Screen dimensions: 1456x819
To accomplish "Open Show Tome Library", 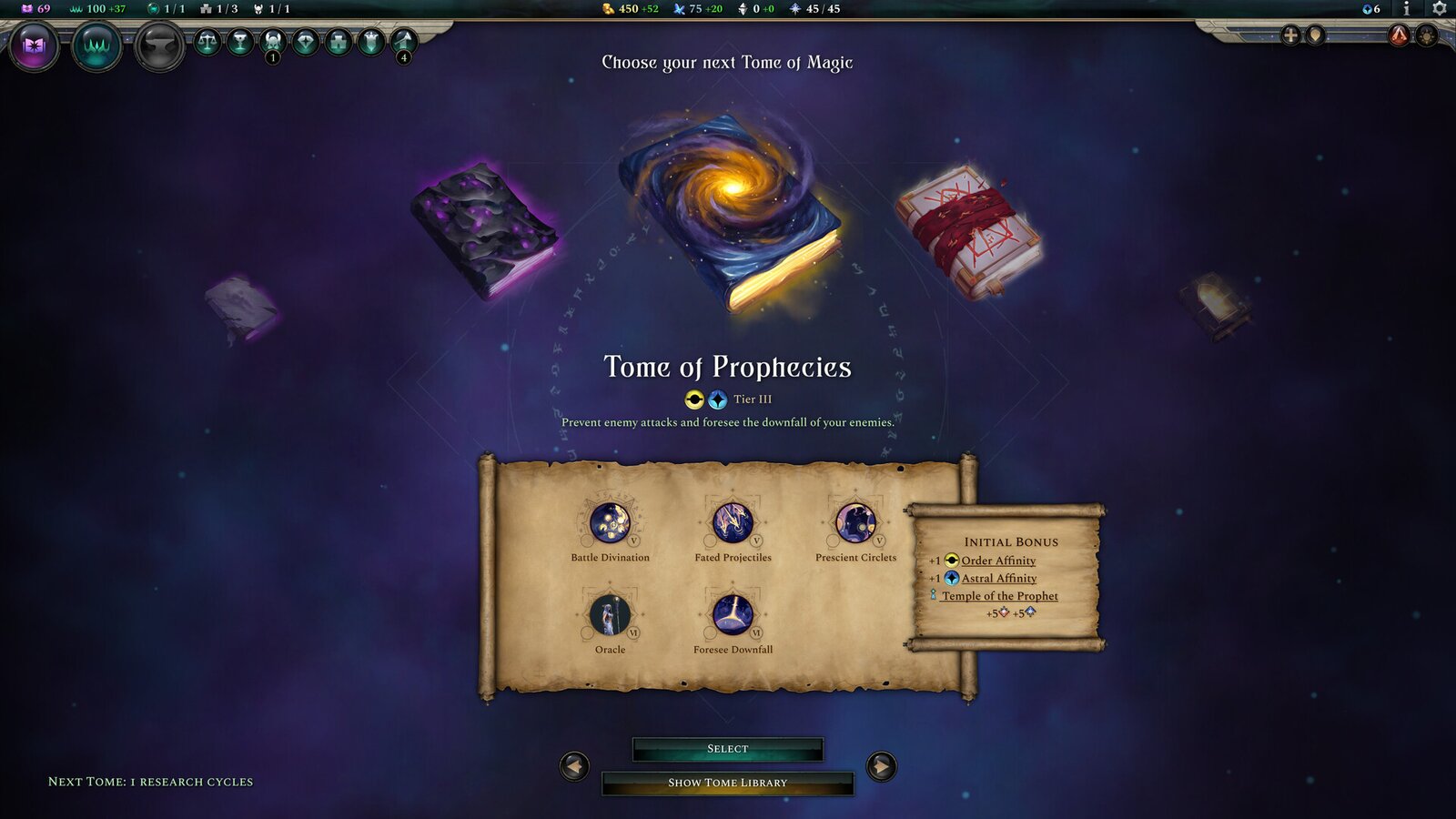I will [x=727, y=783].
